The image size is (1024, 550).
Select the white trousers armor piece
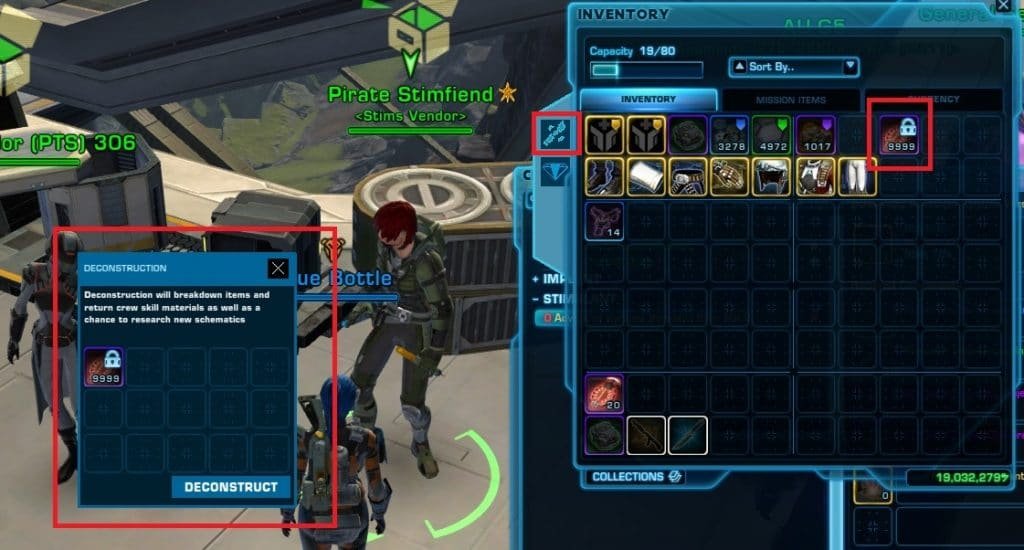(857, 177)
